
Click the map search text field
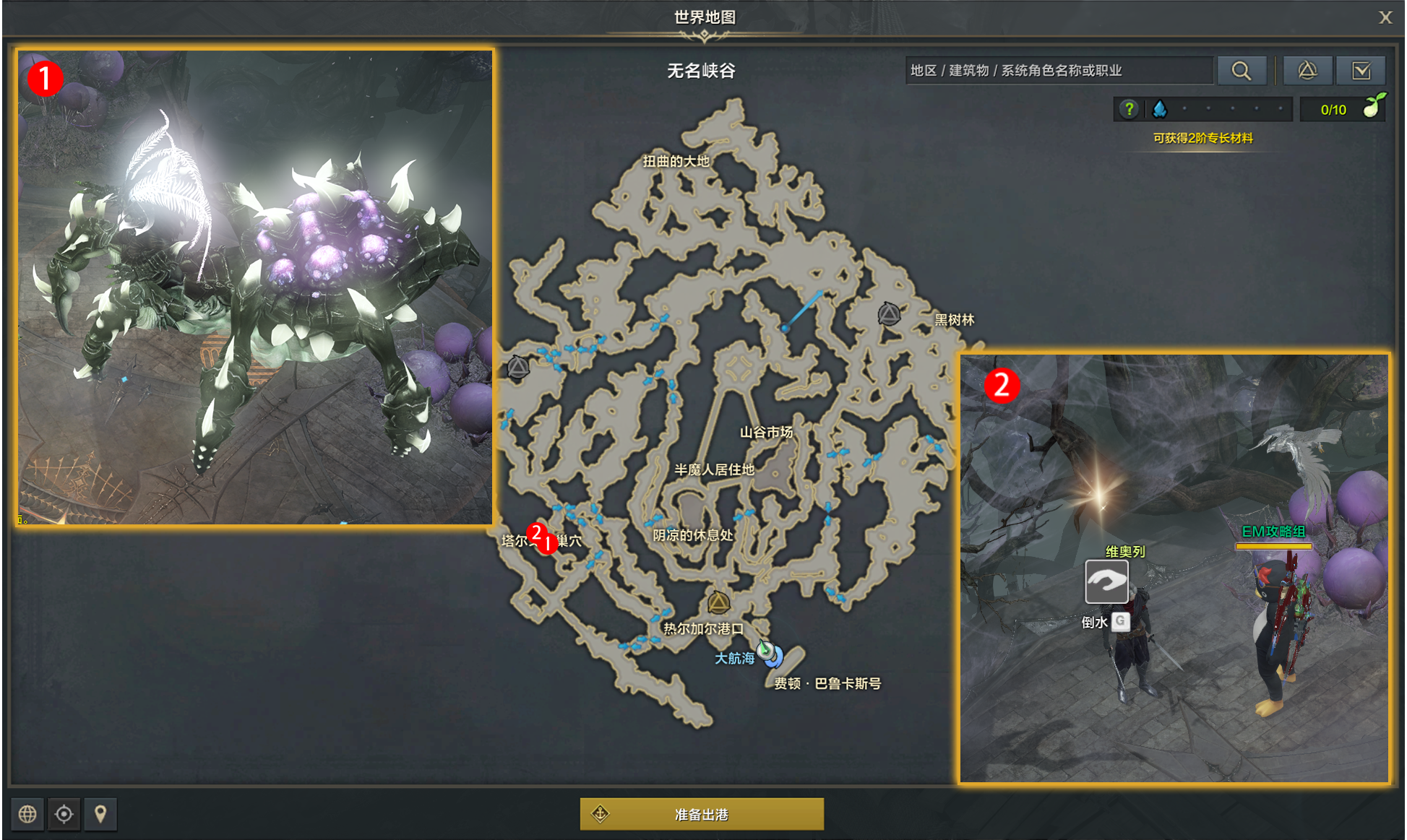pos(1059,71)
